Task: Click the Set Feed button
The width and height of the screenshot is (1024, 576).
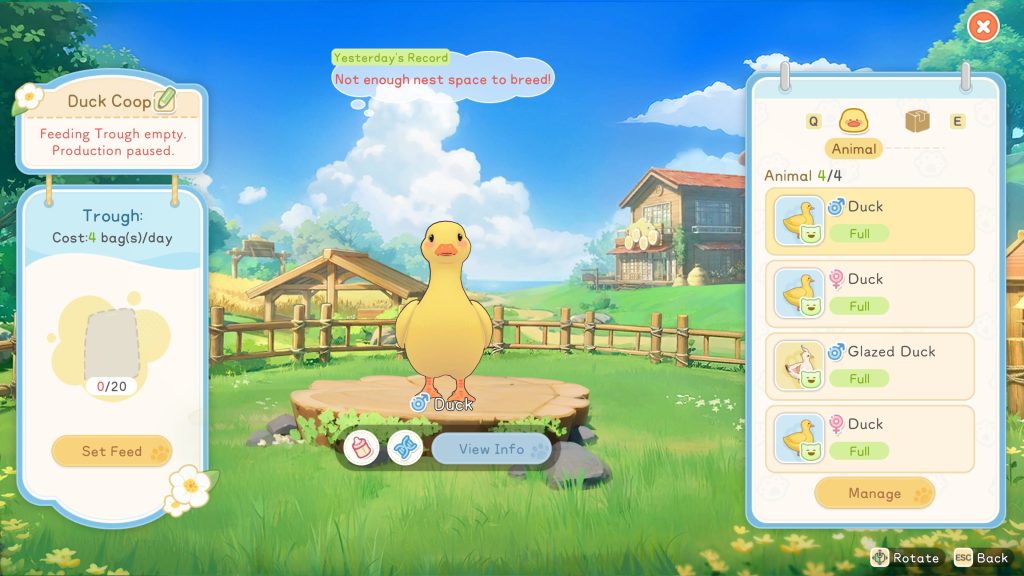Action: (112, 451)
